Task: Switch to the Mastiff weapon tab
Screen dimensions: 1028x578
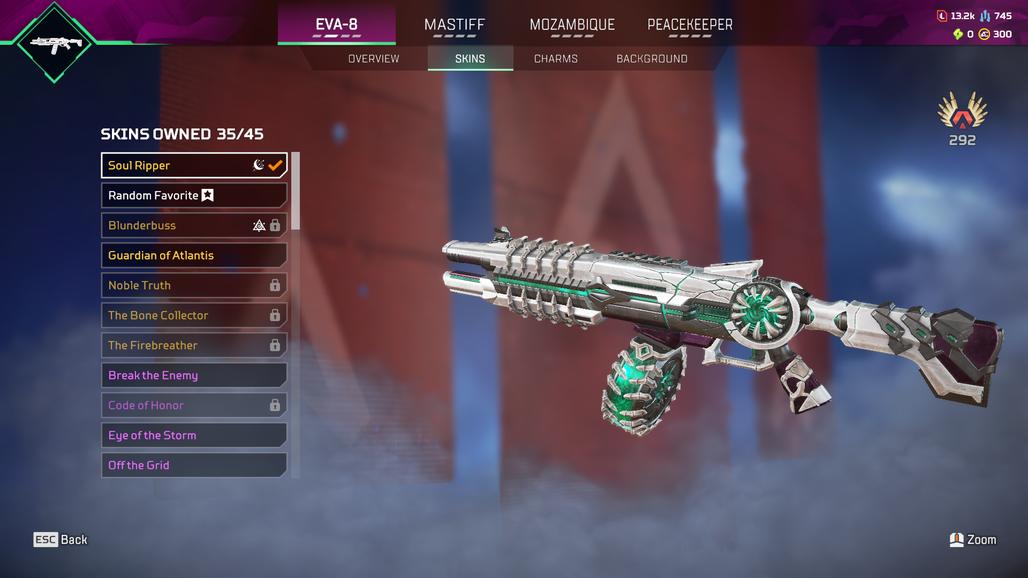Action: (x=454, y=25)
